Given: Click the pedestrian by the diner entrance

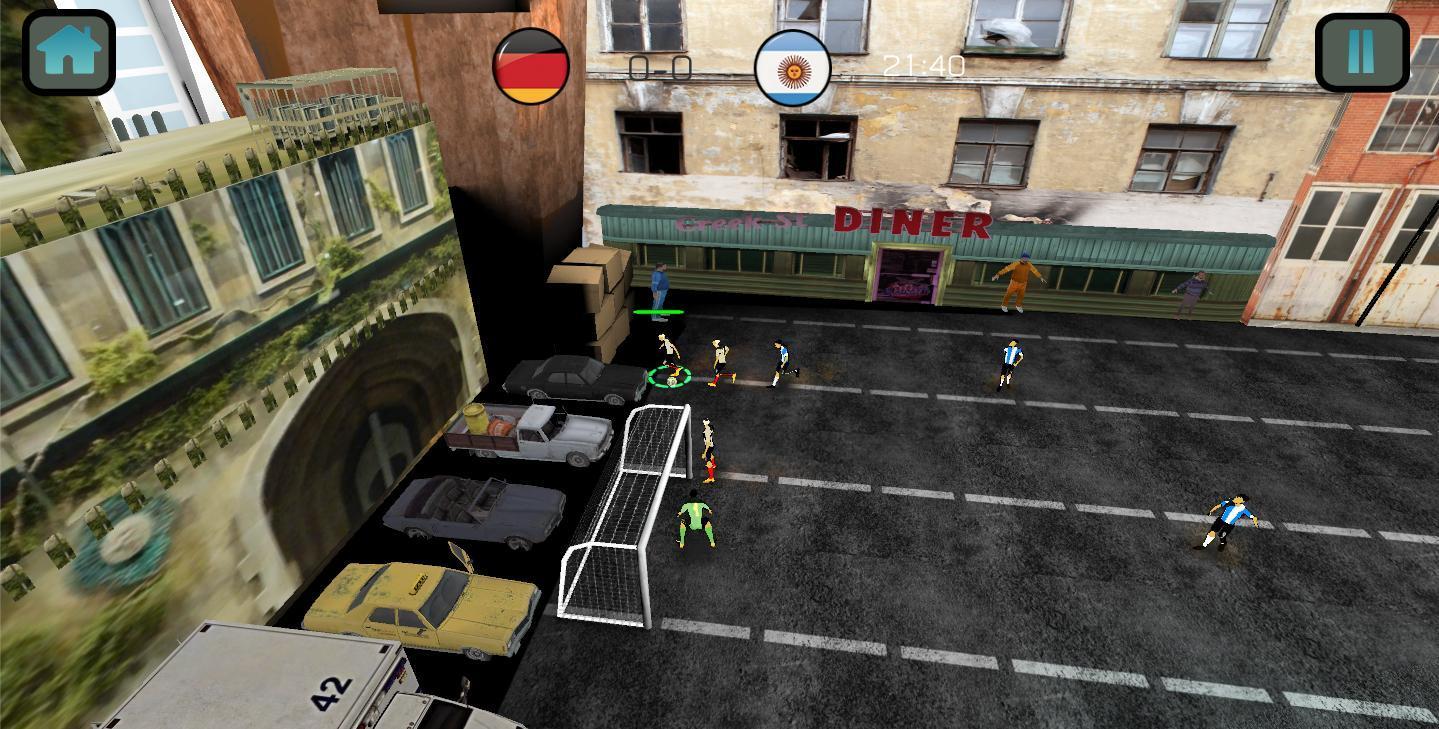Looking at the screenshot, I should coord(658,285).
